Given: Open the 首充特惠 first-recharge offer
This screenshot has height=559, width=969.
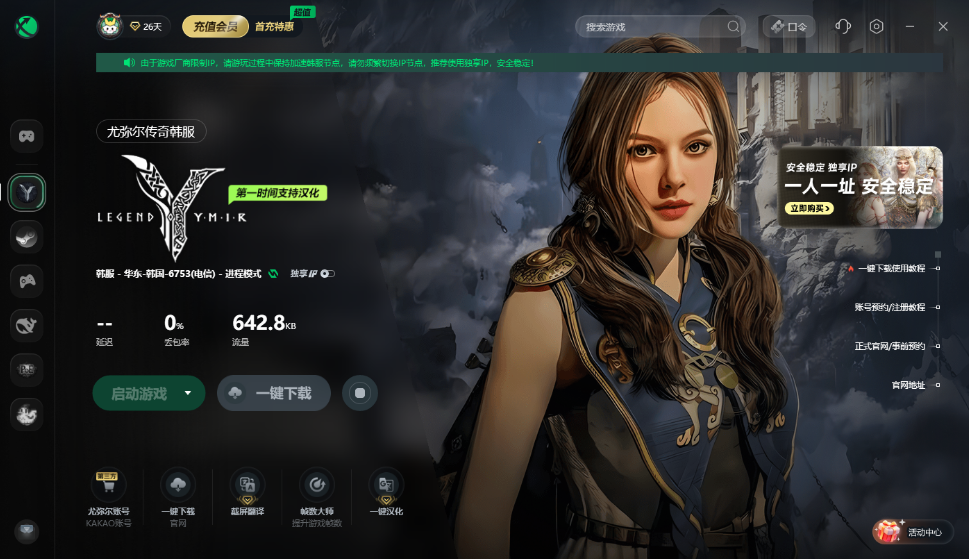Looking at the screenshot, I should point(275,27).
